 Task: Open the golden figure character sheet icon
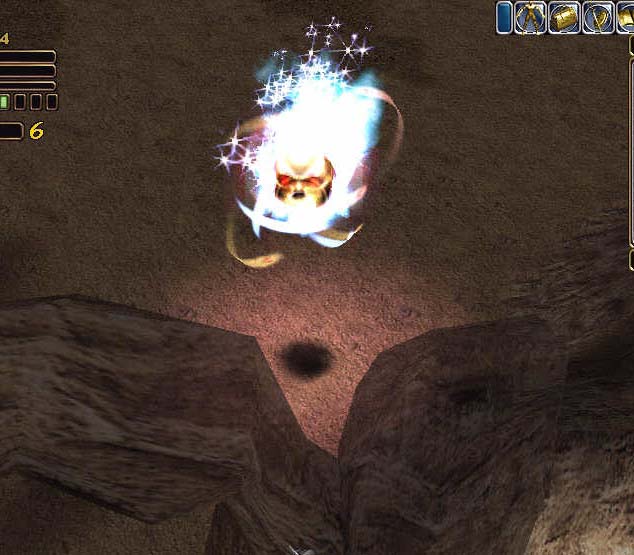point(530,18)
